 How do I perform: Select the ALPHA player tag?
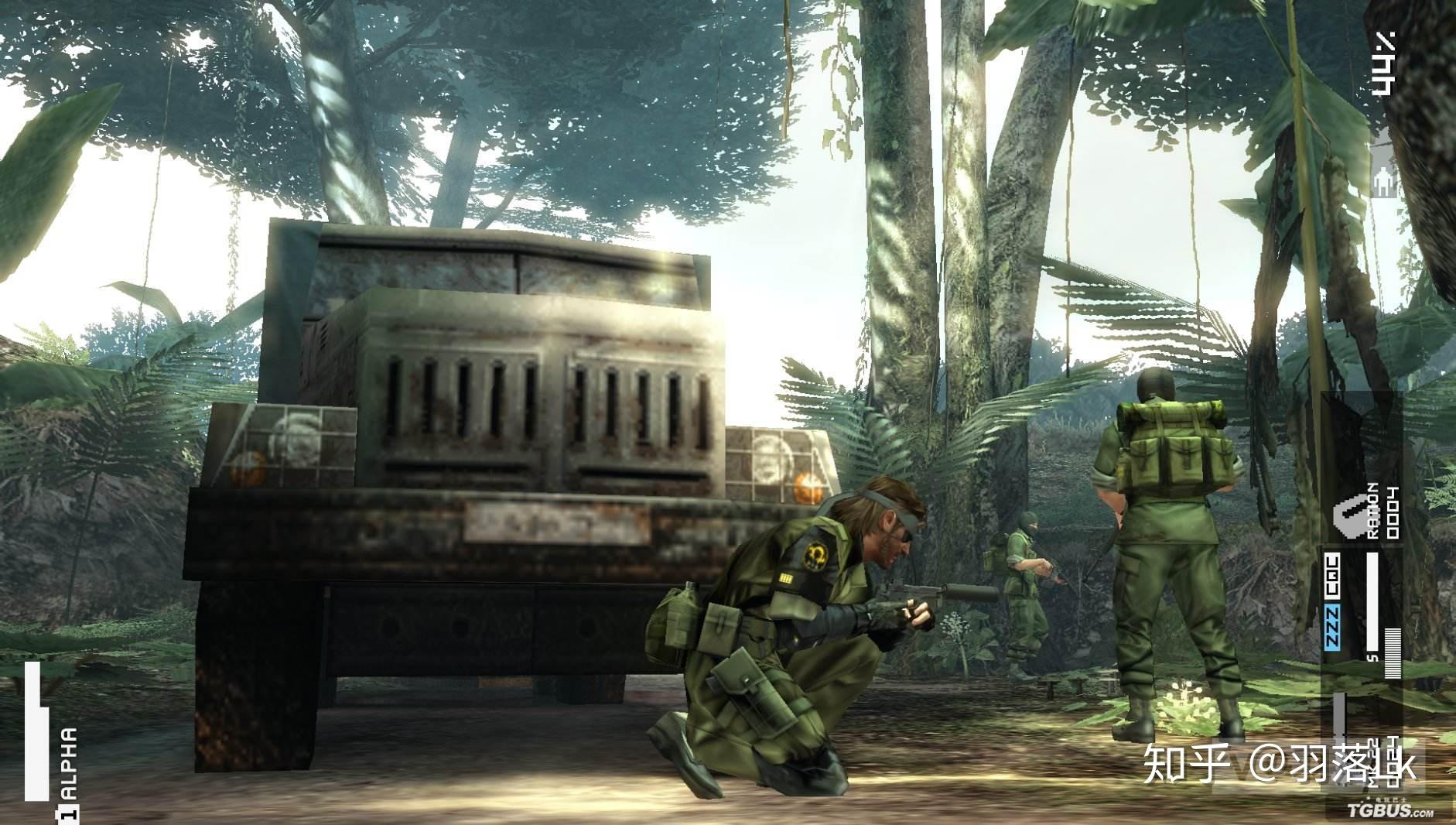[69, 764]
